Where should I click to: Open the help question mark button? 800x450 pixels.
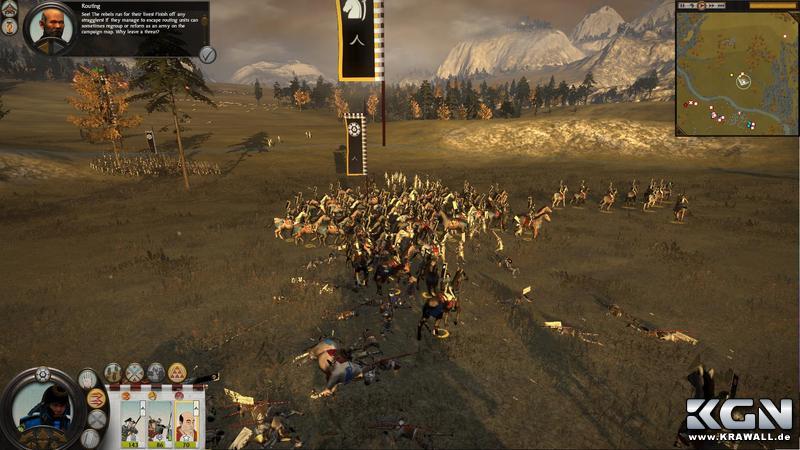pyautogui.click(x=11, y=27)
